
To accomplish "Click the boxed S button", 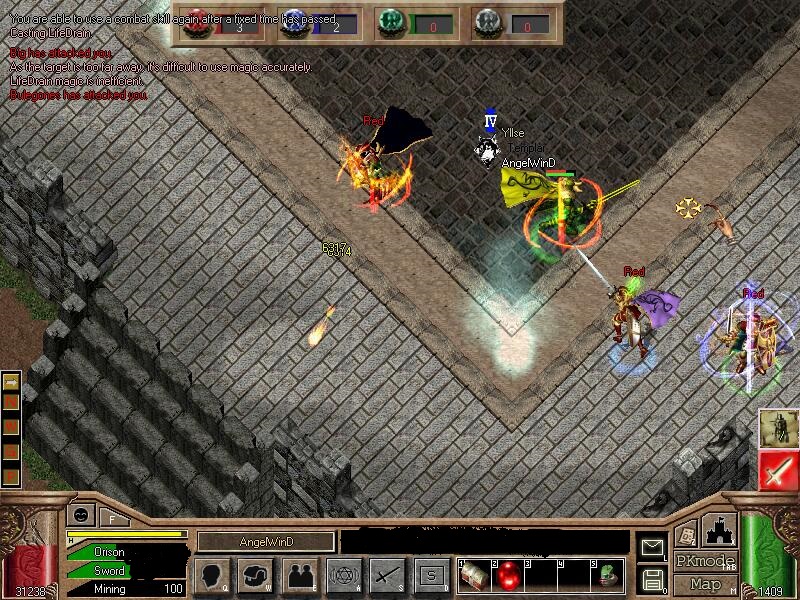I will pyautogui.click(x=431, y=575).
